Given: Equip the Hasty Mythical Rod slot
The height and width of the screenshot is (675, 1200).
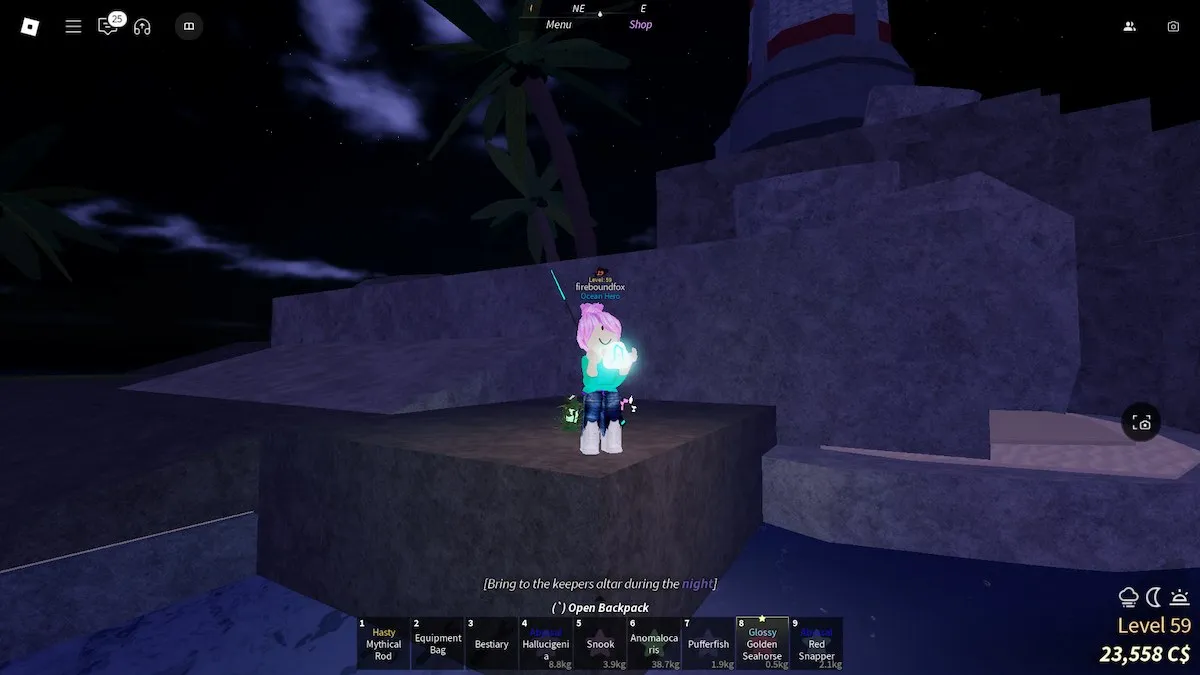Looking at the screenshot, I should (x=384, y=643).
